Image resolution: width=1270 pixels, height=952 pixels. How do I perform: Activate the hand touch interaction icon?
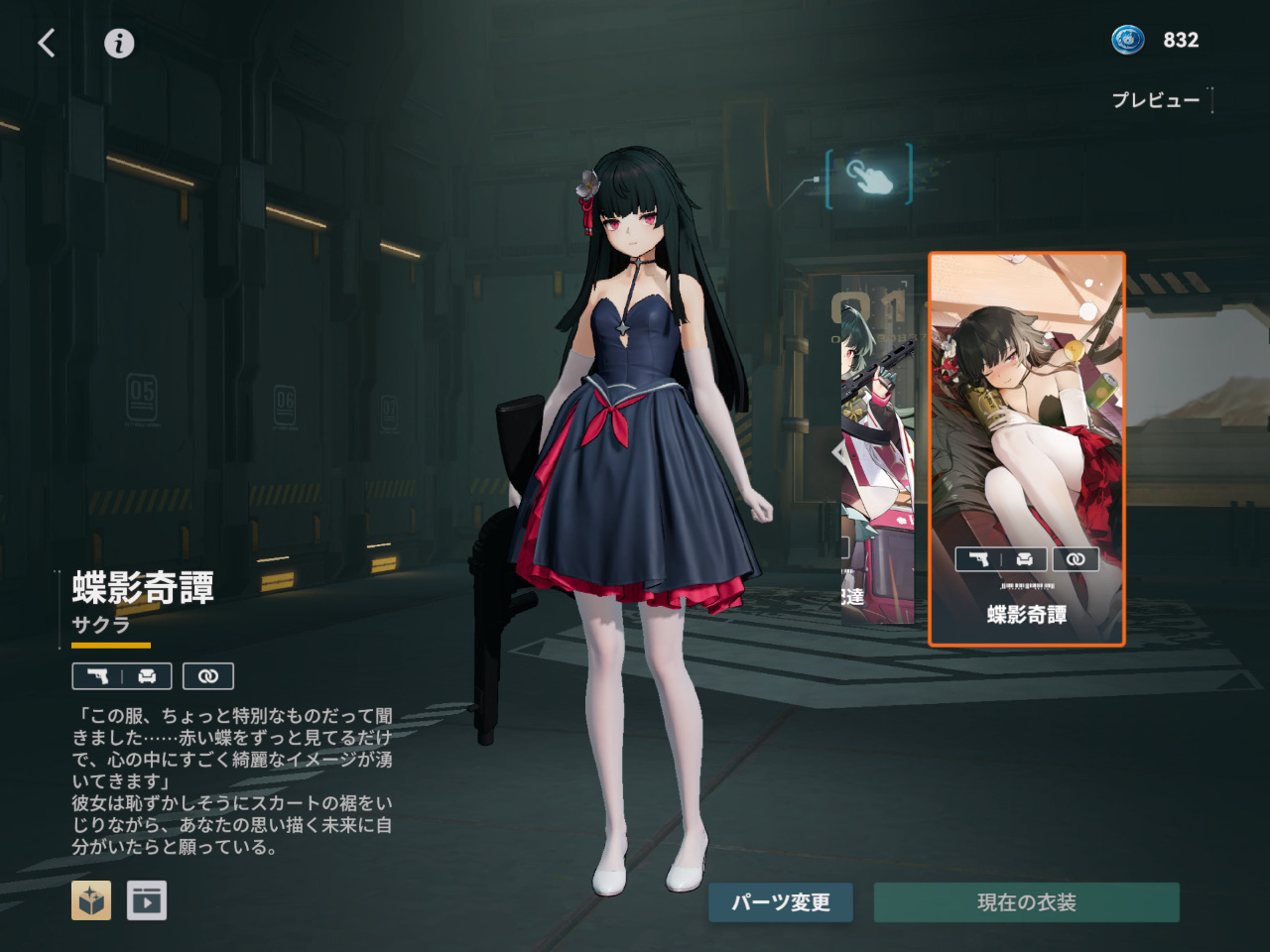coord(868,176)
